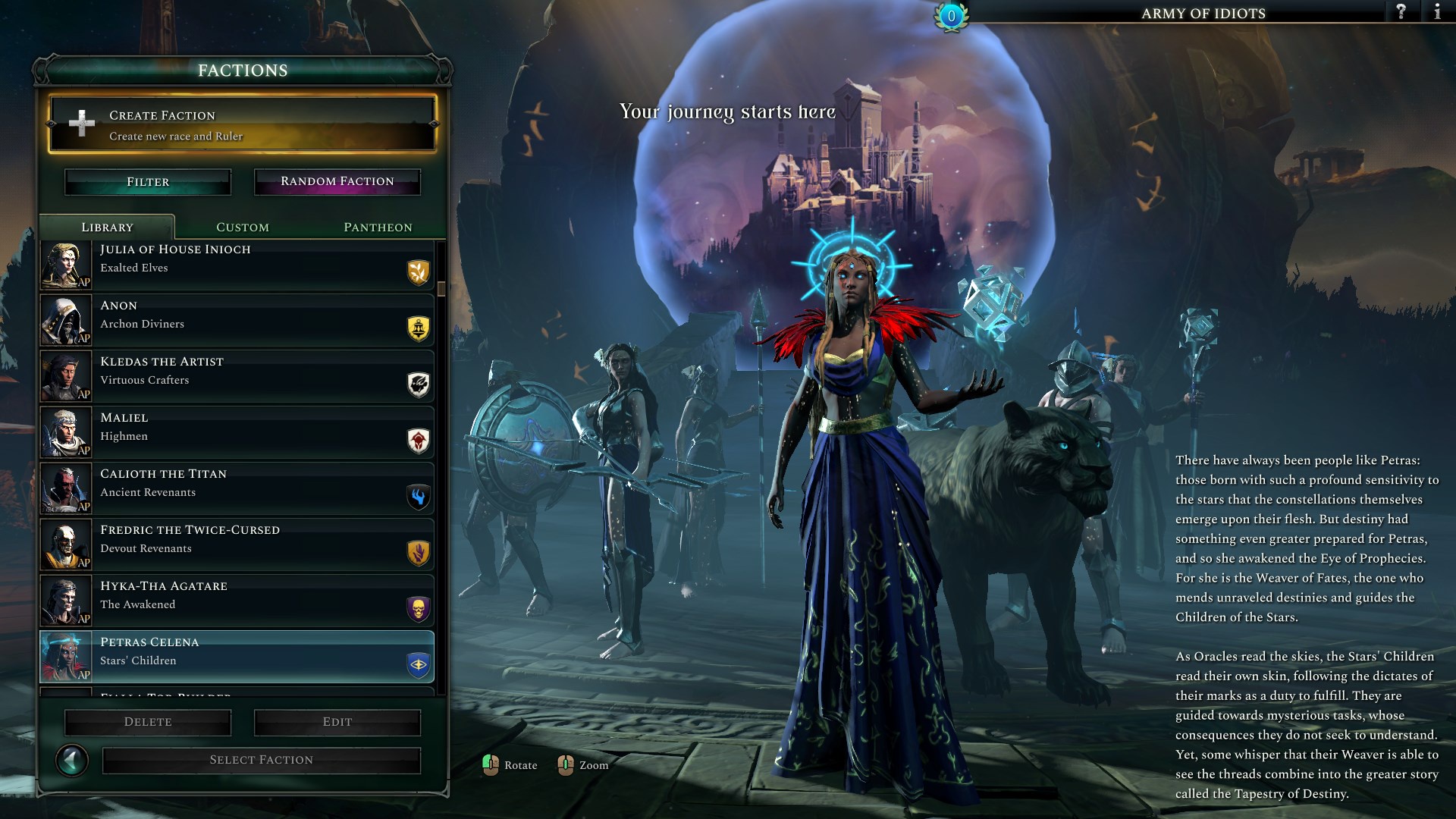
Task: Switch to the Custom tab
Action: [x=243, y=227]
